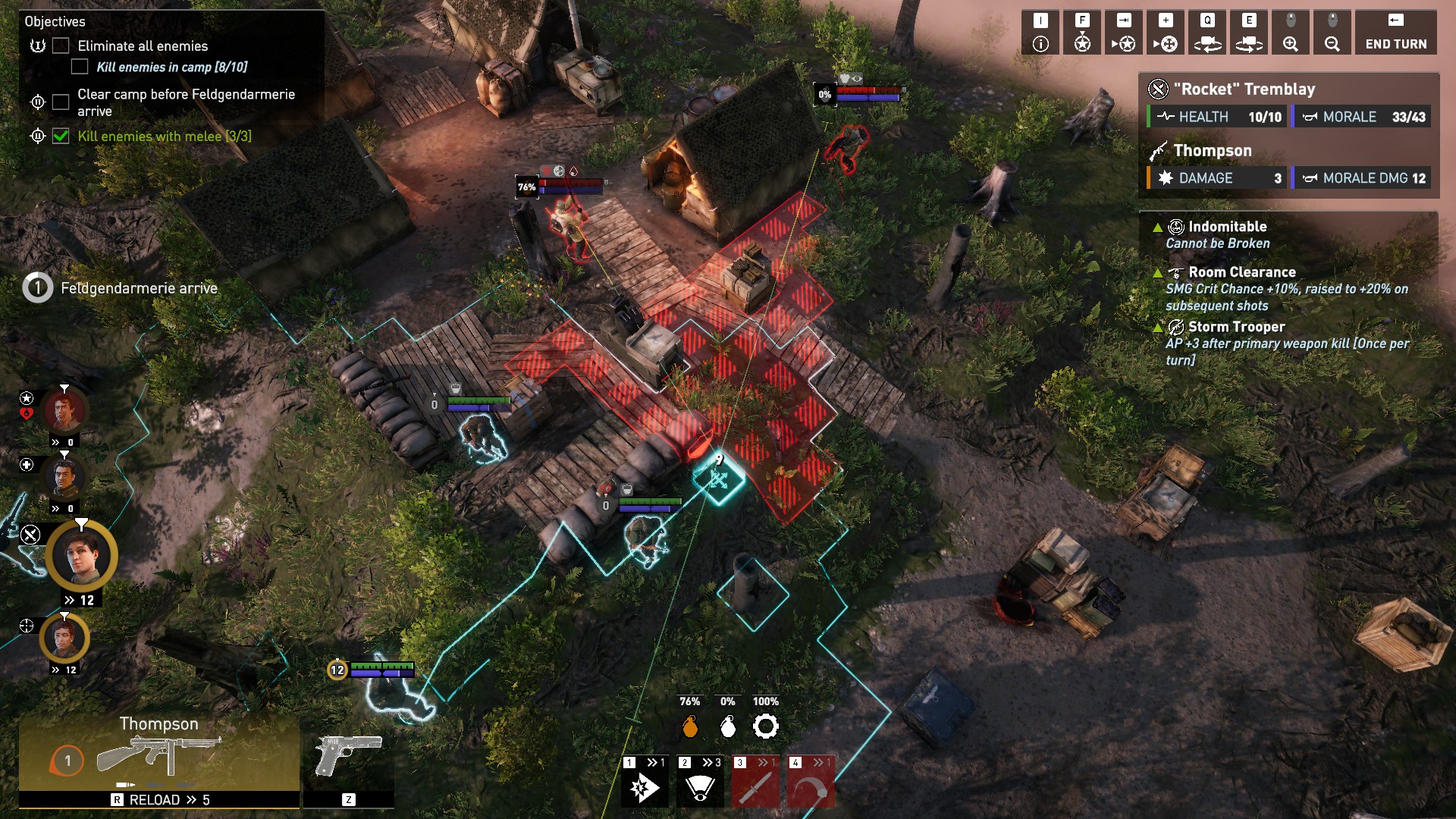Activate the overwatch cone ability

click(700, 783)
